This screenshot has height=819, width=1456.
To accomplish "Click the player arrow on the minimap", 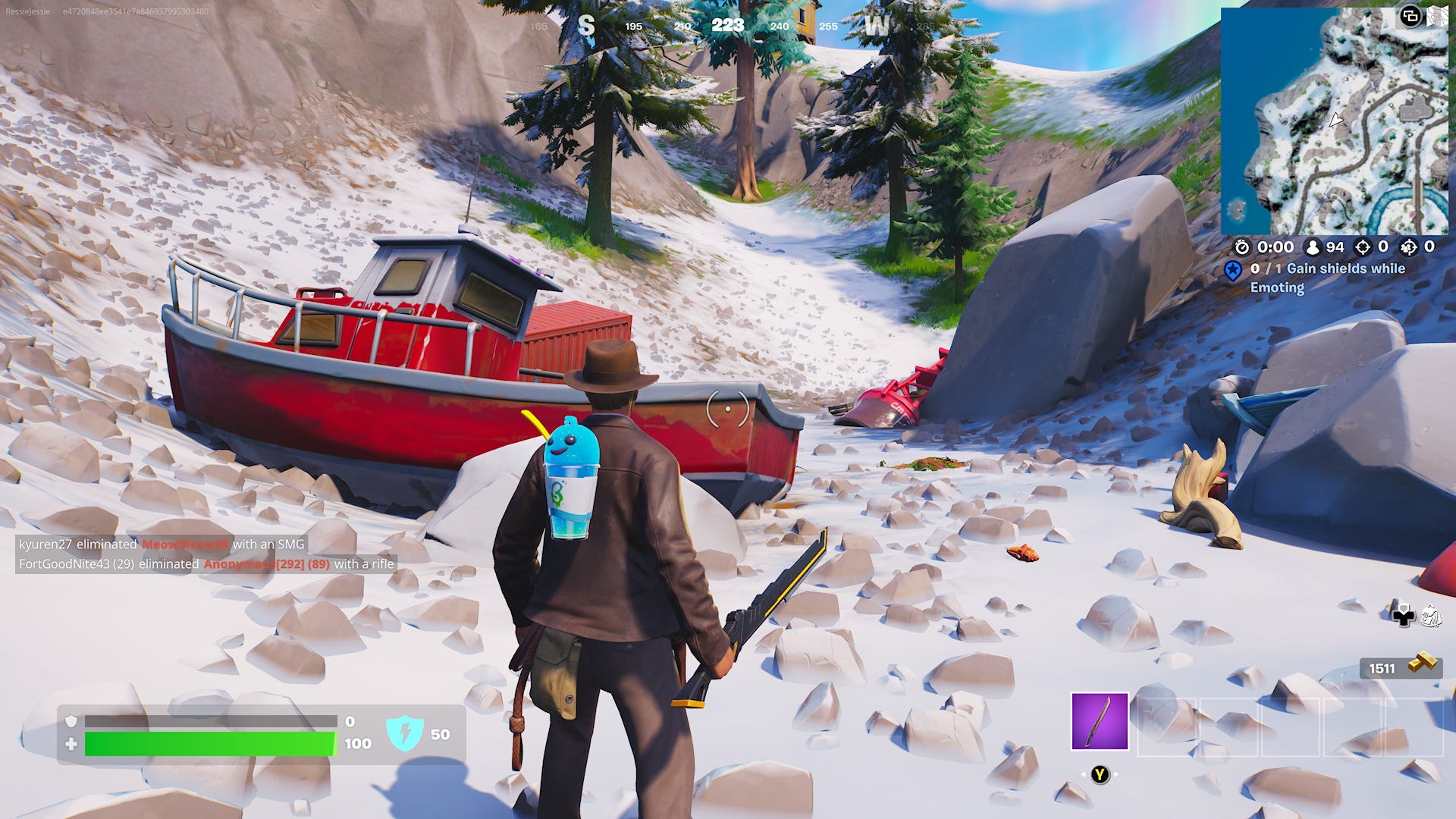I will click(x=1335, y=120).
